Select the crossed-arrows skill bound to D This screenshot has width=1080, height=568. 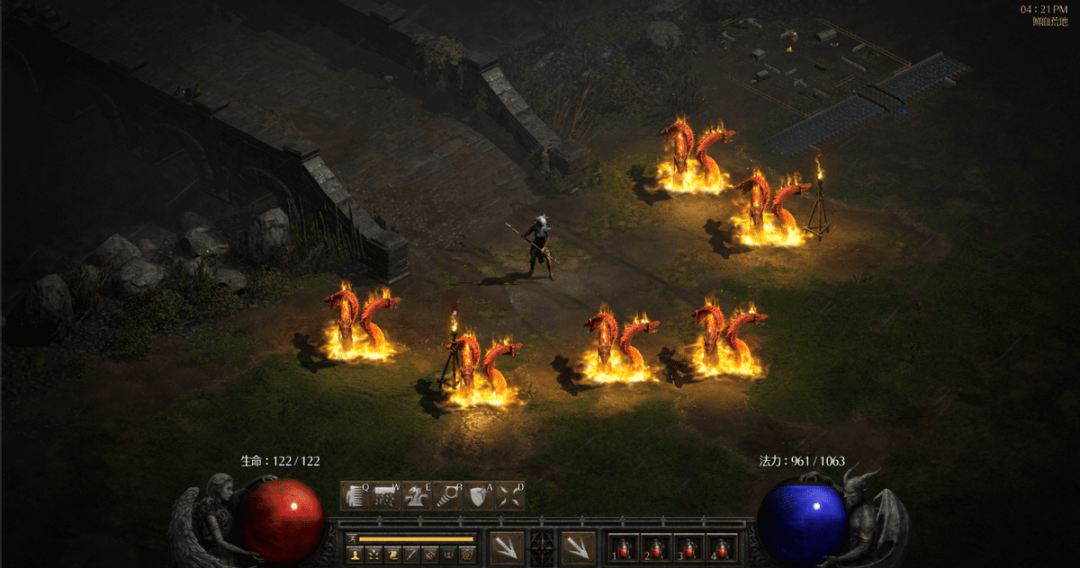coord(509,495)
